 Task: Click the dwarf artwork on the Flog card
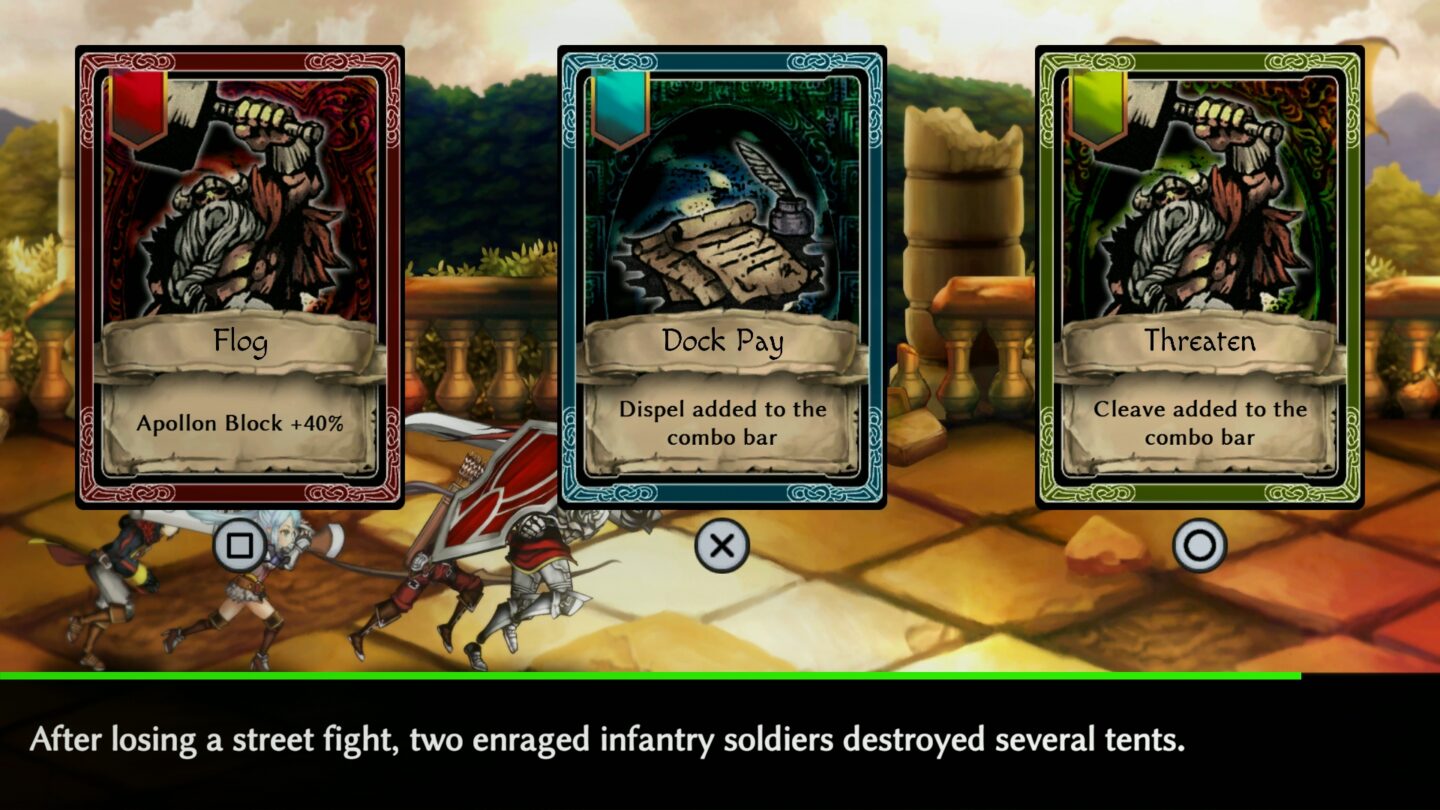click(x=238, y=210)
